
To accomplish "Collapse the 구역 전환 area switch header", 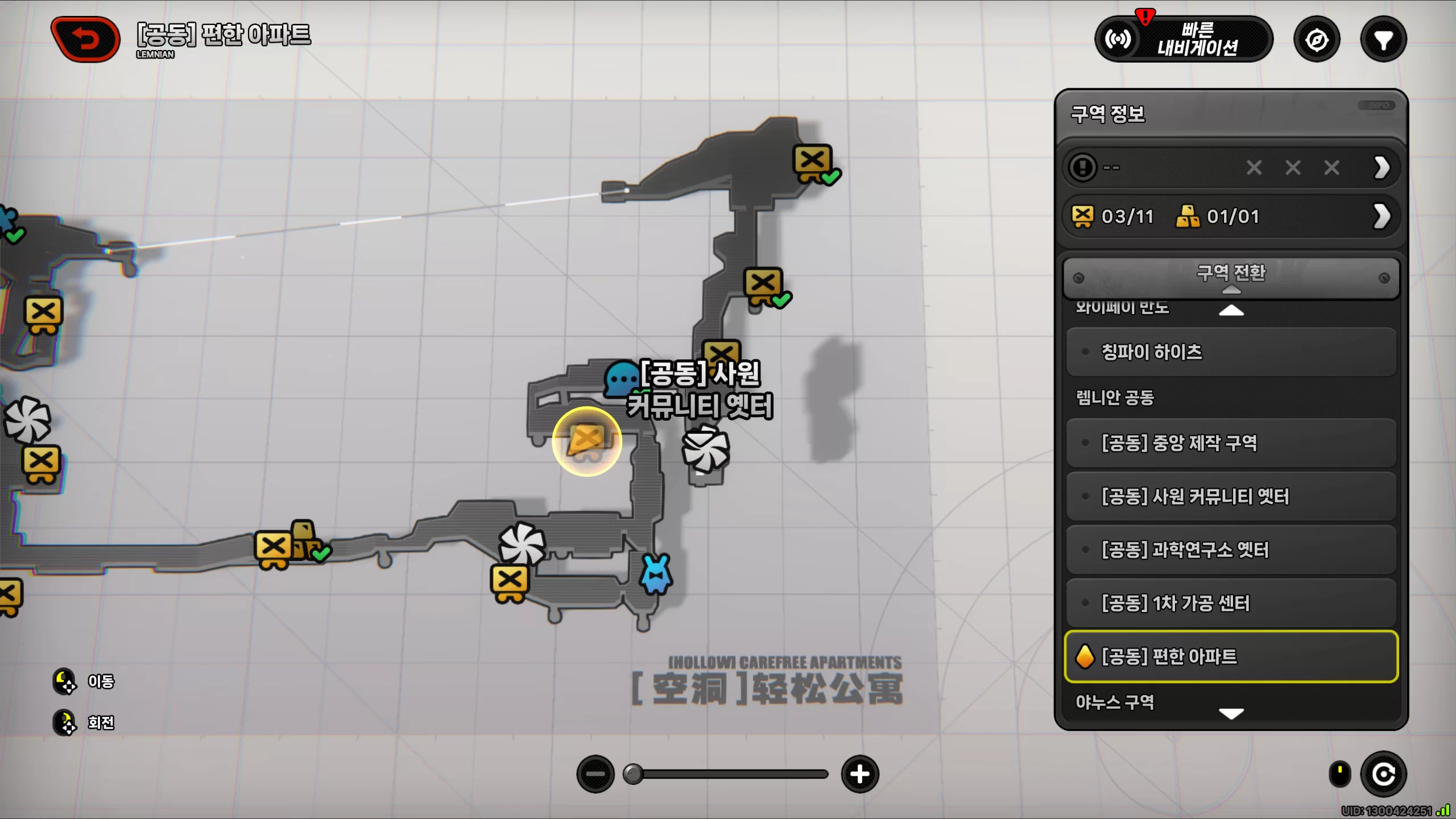I will tap(1230, 278).
